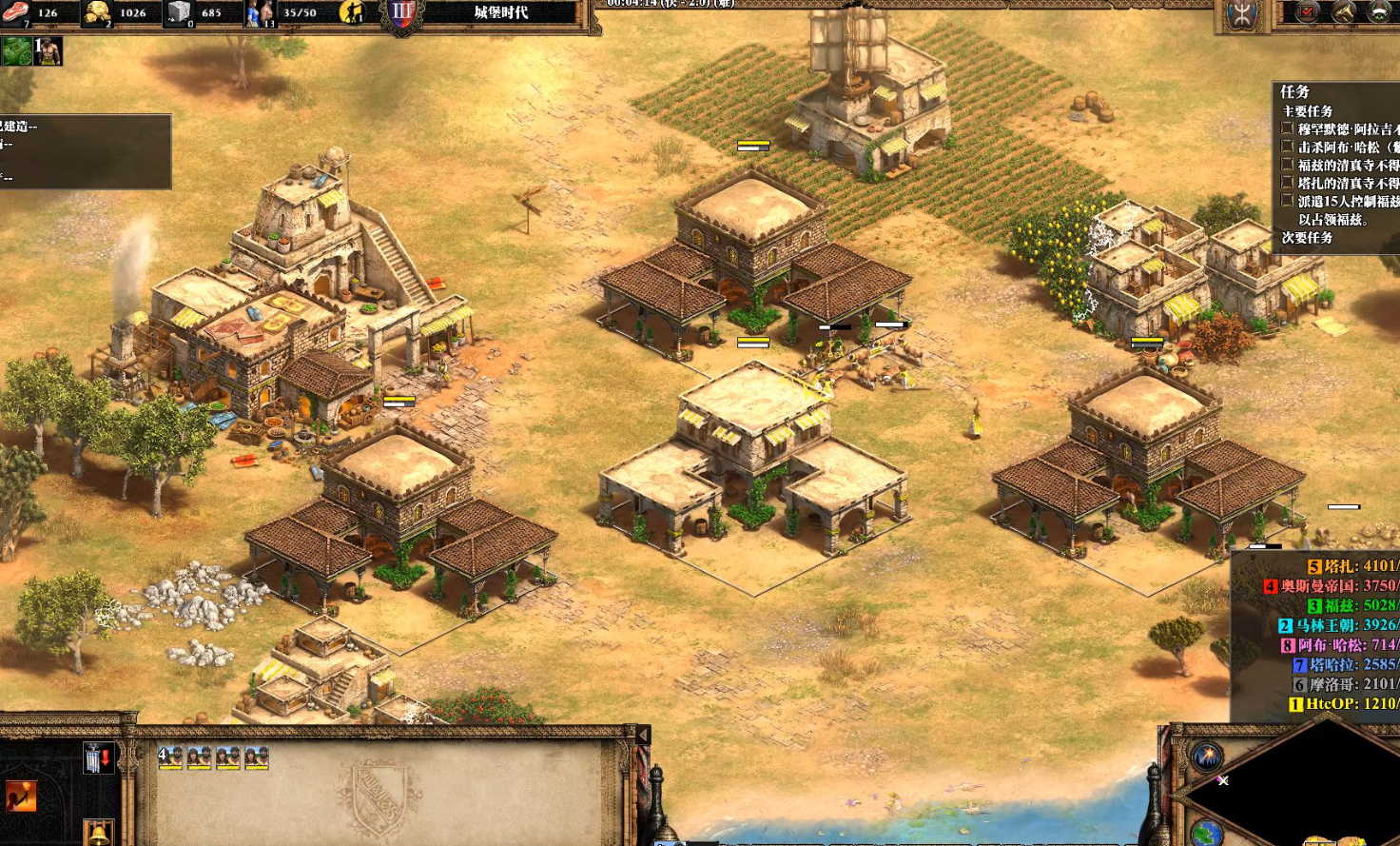Open the tech tree arrow button
1400x846 pixels.
(1343, 12)
